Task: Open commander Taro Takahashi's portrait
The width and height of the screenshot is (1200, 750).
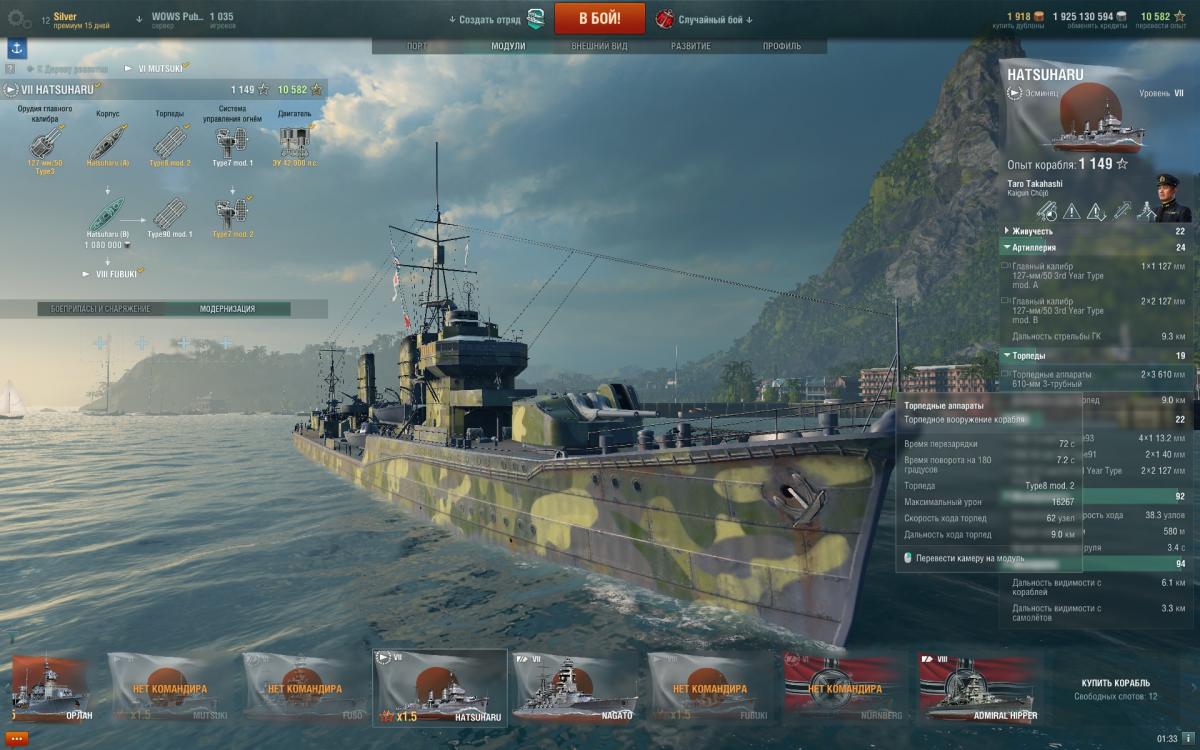Action: click(x=1171, y=199)
